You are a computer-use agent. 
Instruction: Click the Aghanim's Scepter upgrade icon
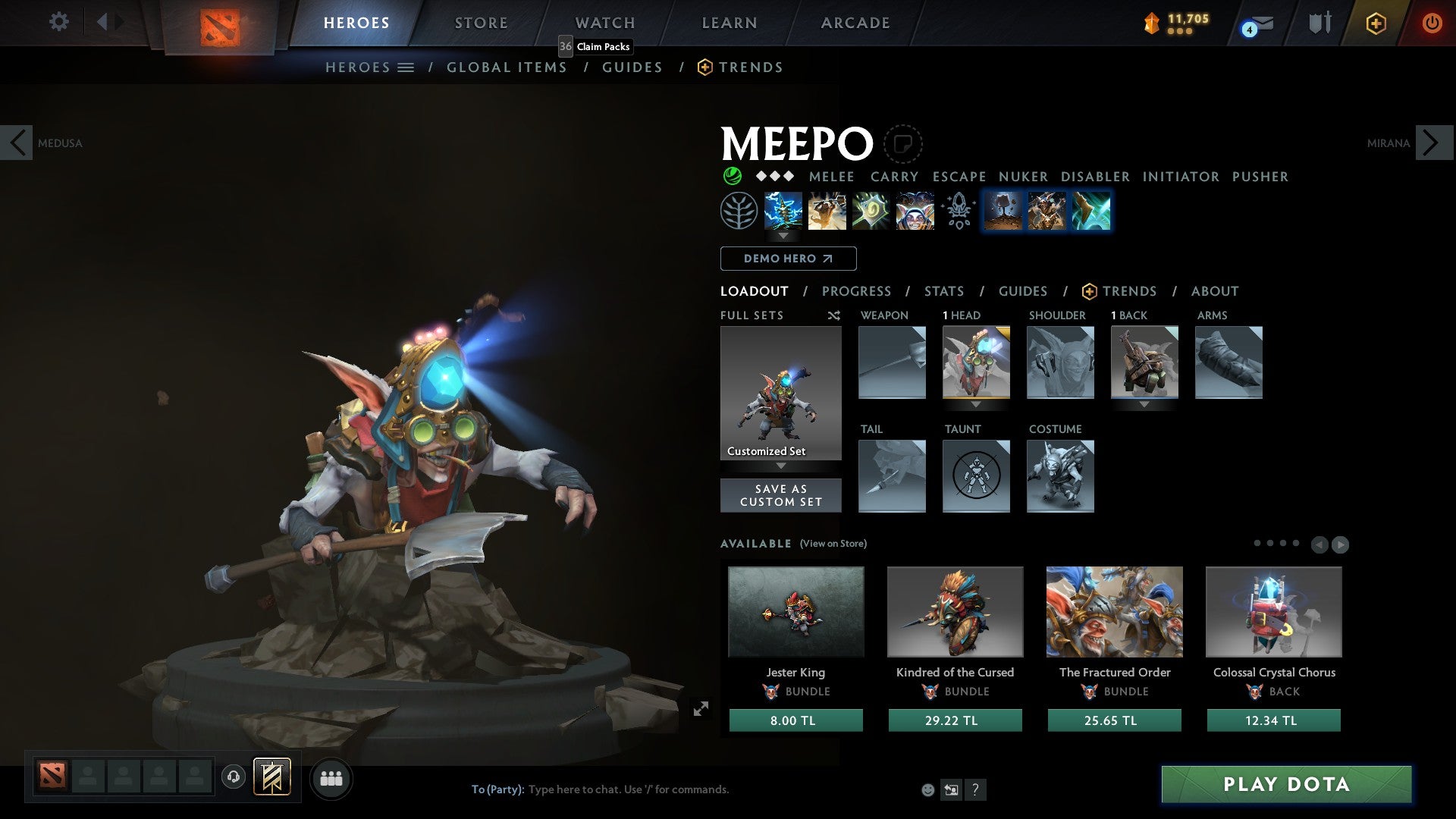tap(958, 211)
